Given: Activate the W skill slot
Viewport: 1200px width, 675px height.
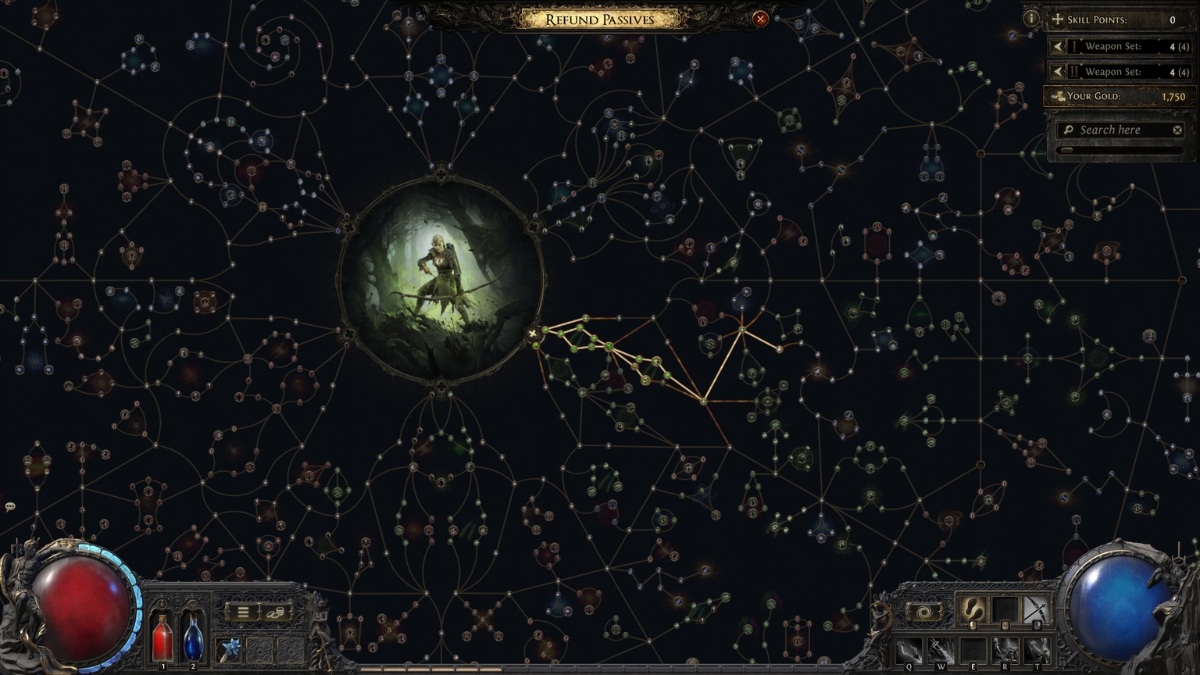Looking at the screenshot, I should coord(940,648).
